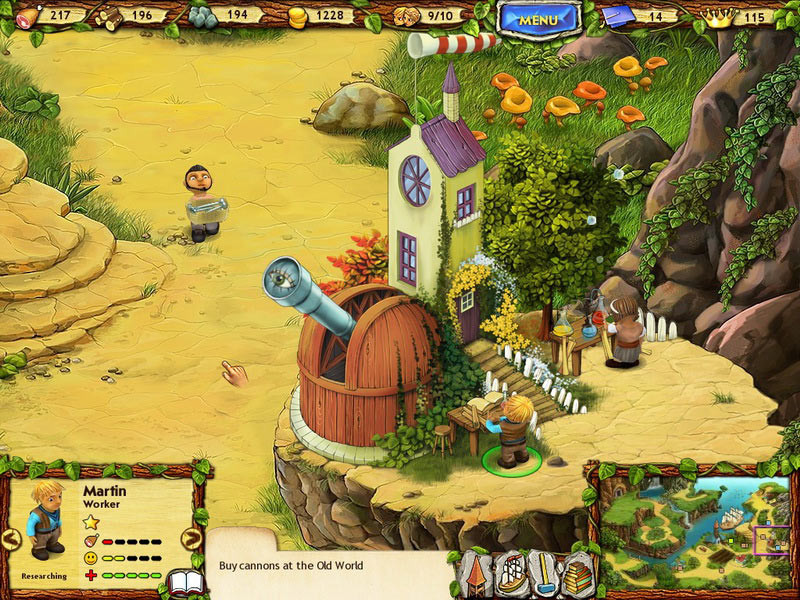
Task: Open the blue MENU button
Action: [x=539, y=19]
